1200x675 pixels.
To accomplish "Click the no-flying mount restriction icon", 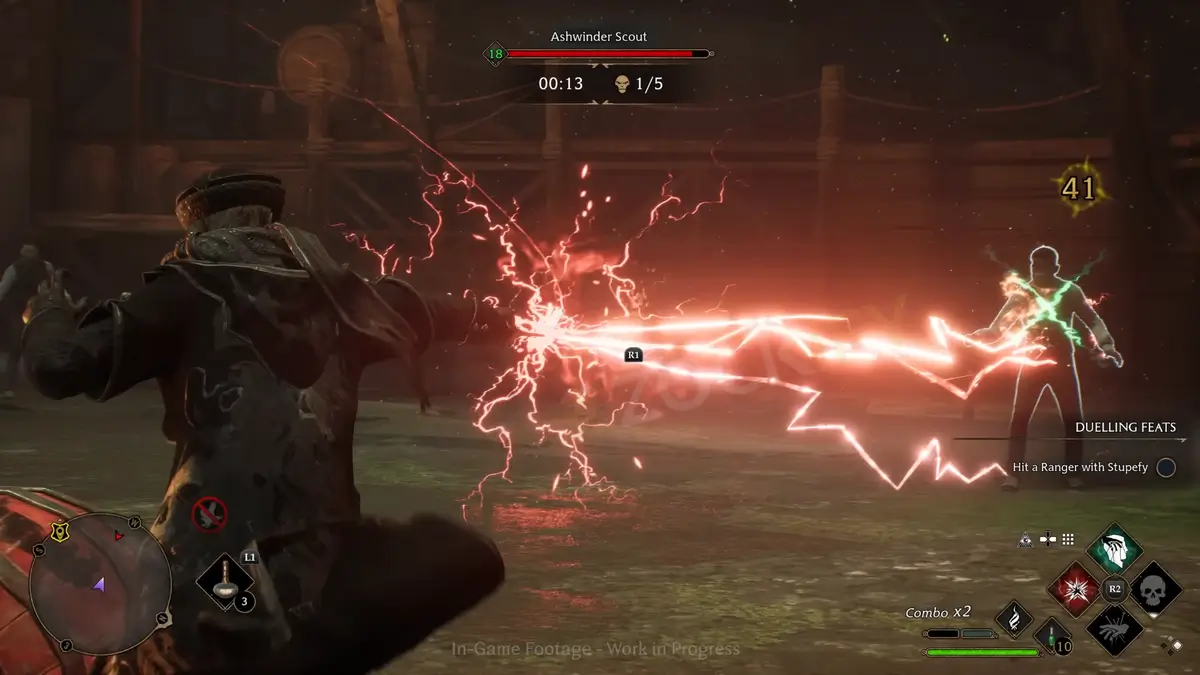I will click(209, 515).
